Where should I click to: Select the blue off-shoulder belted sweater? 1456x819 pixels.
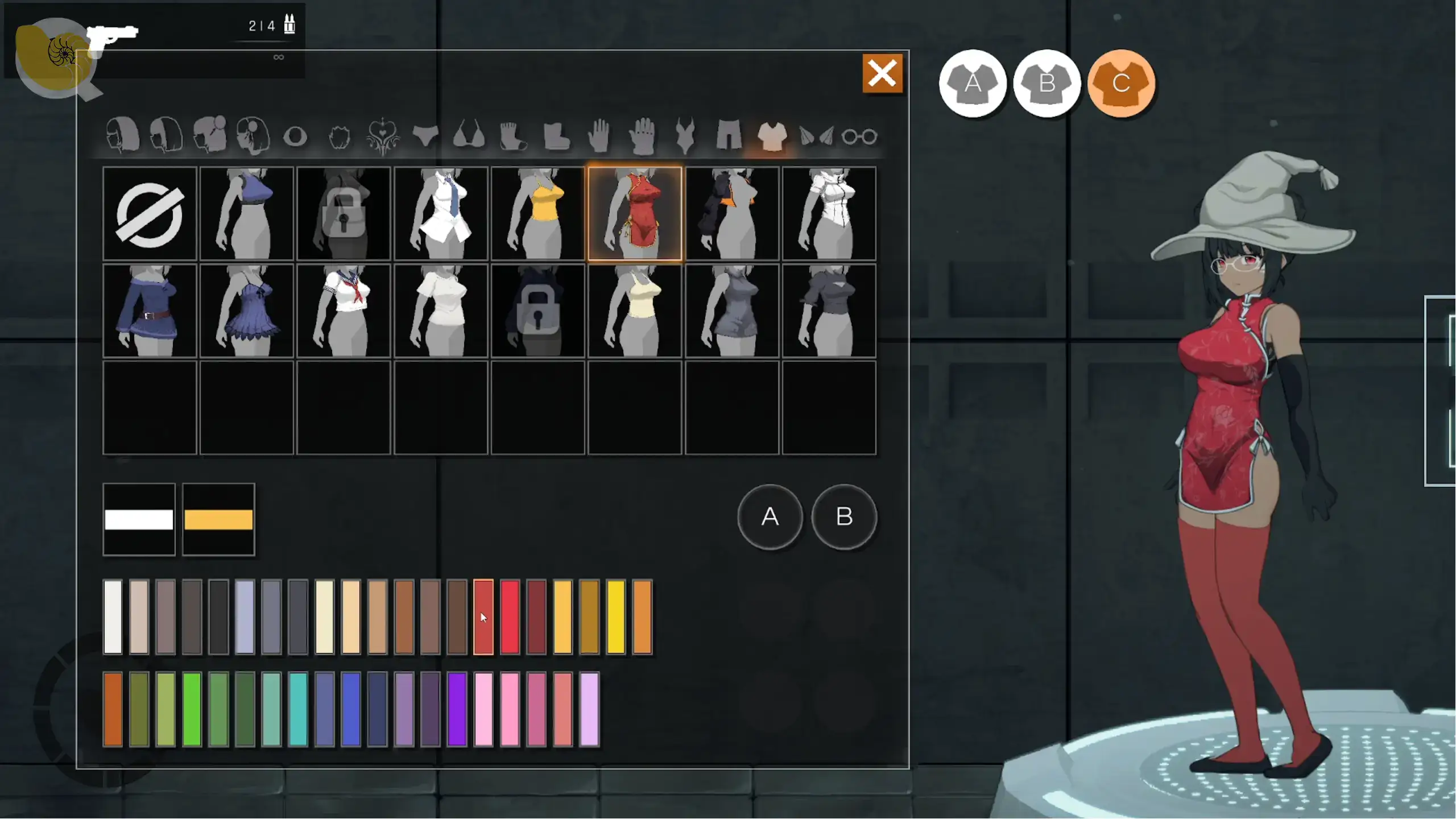point(150,311)
